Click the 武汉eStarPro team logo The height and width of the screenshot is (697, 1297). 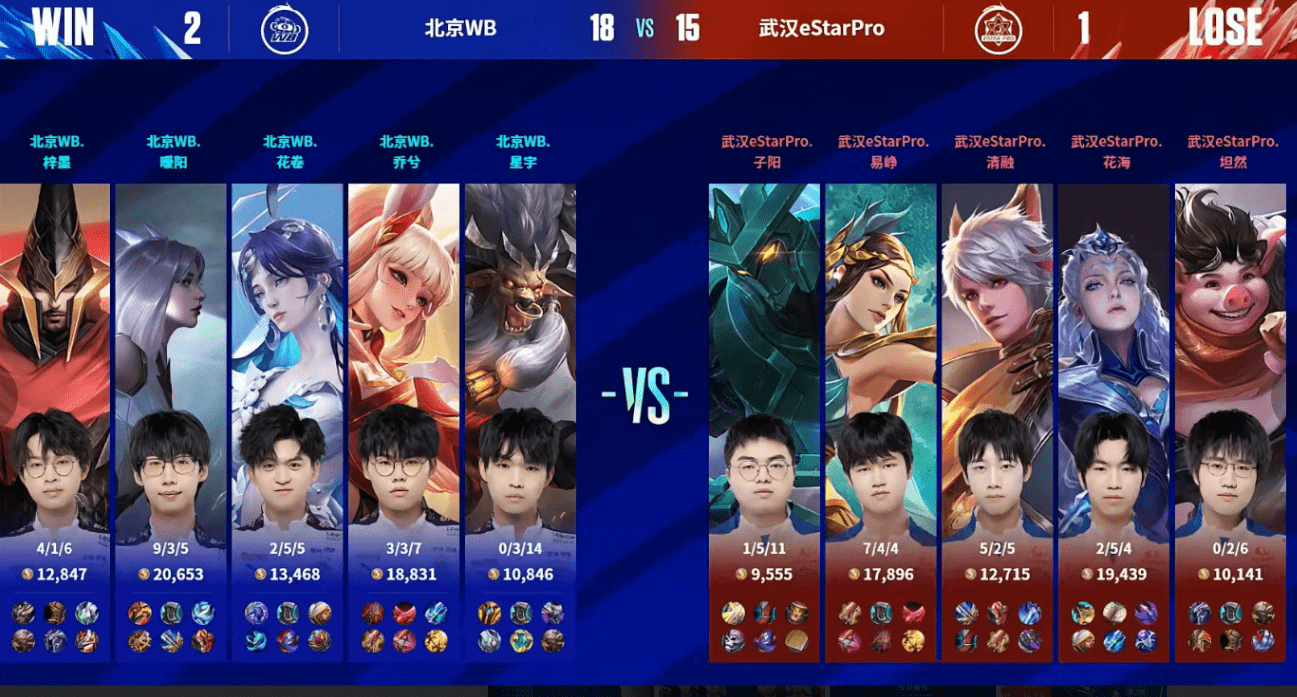click(998, 29)
